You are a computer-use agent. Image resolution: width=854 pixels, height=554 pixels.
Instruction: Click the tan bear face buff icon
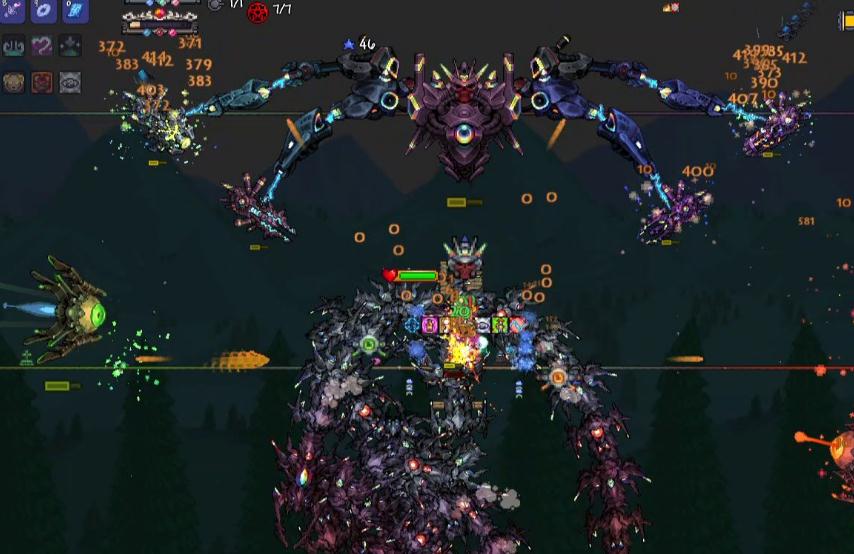pos(14,82)
